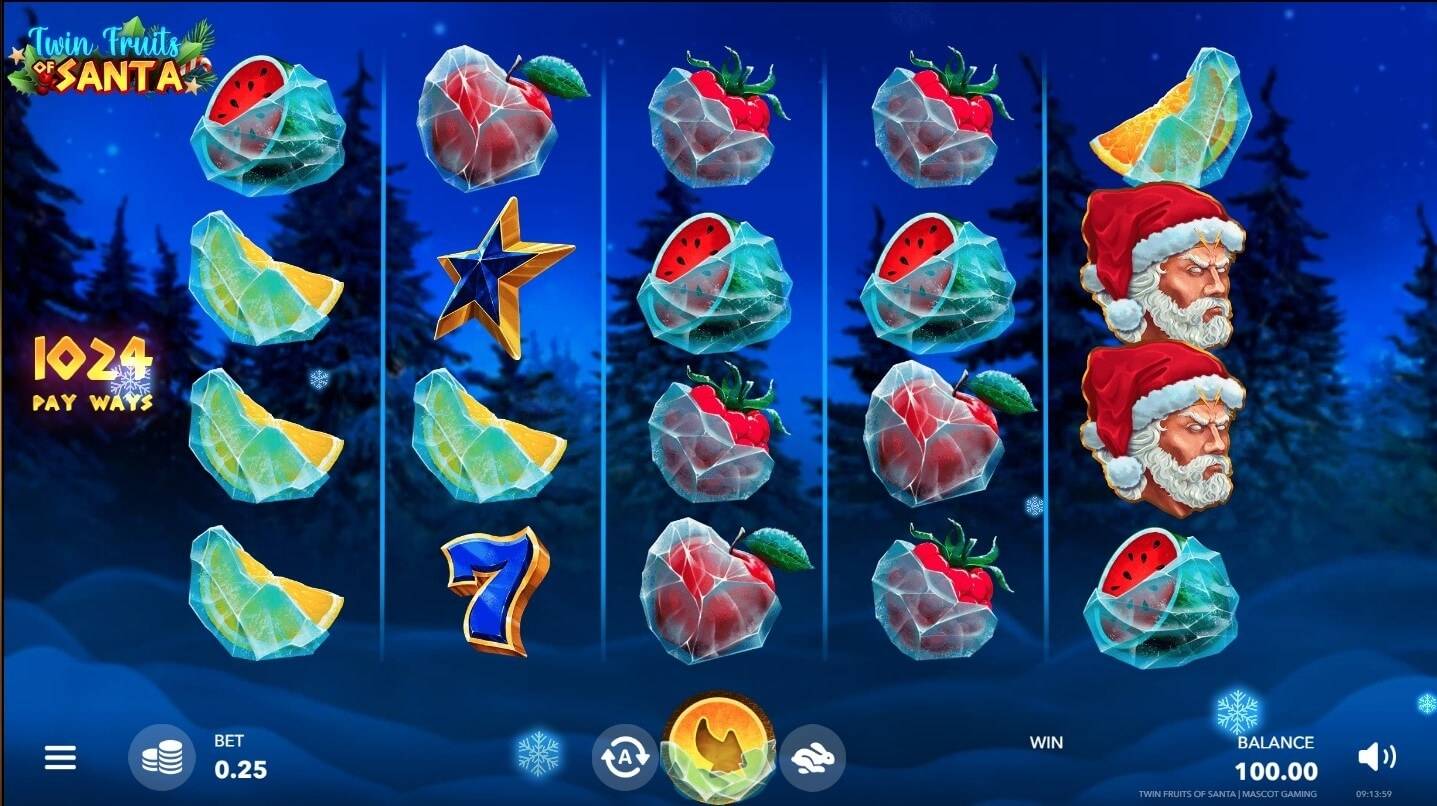The image size is (1437, 806).
Task: Mute sound using the speaker icon
Action: (1378, 757)
